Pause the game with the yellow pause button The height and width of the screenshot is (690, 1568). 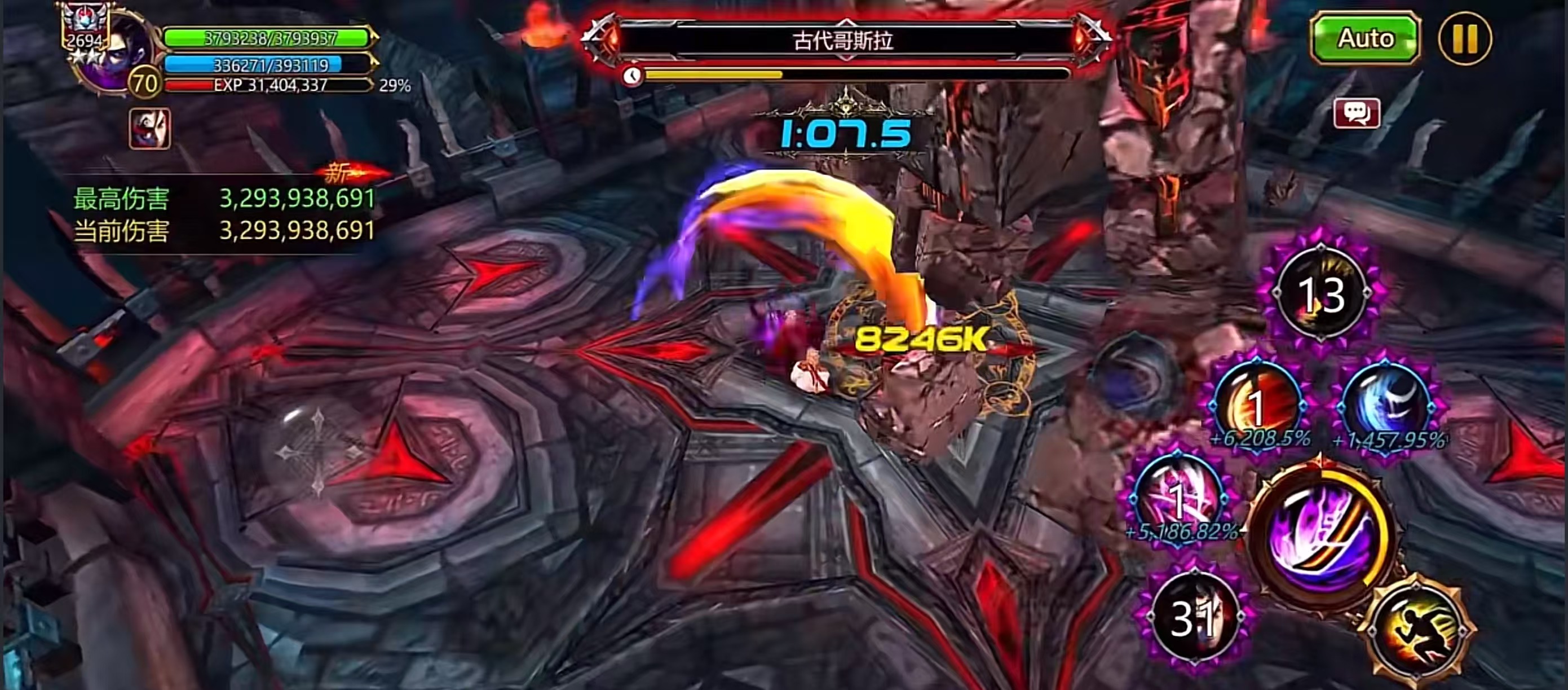click(1464, 38)
